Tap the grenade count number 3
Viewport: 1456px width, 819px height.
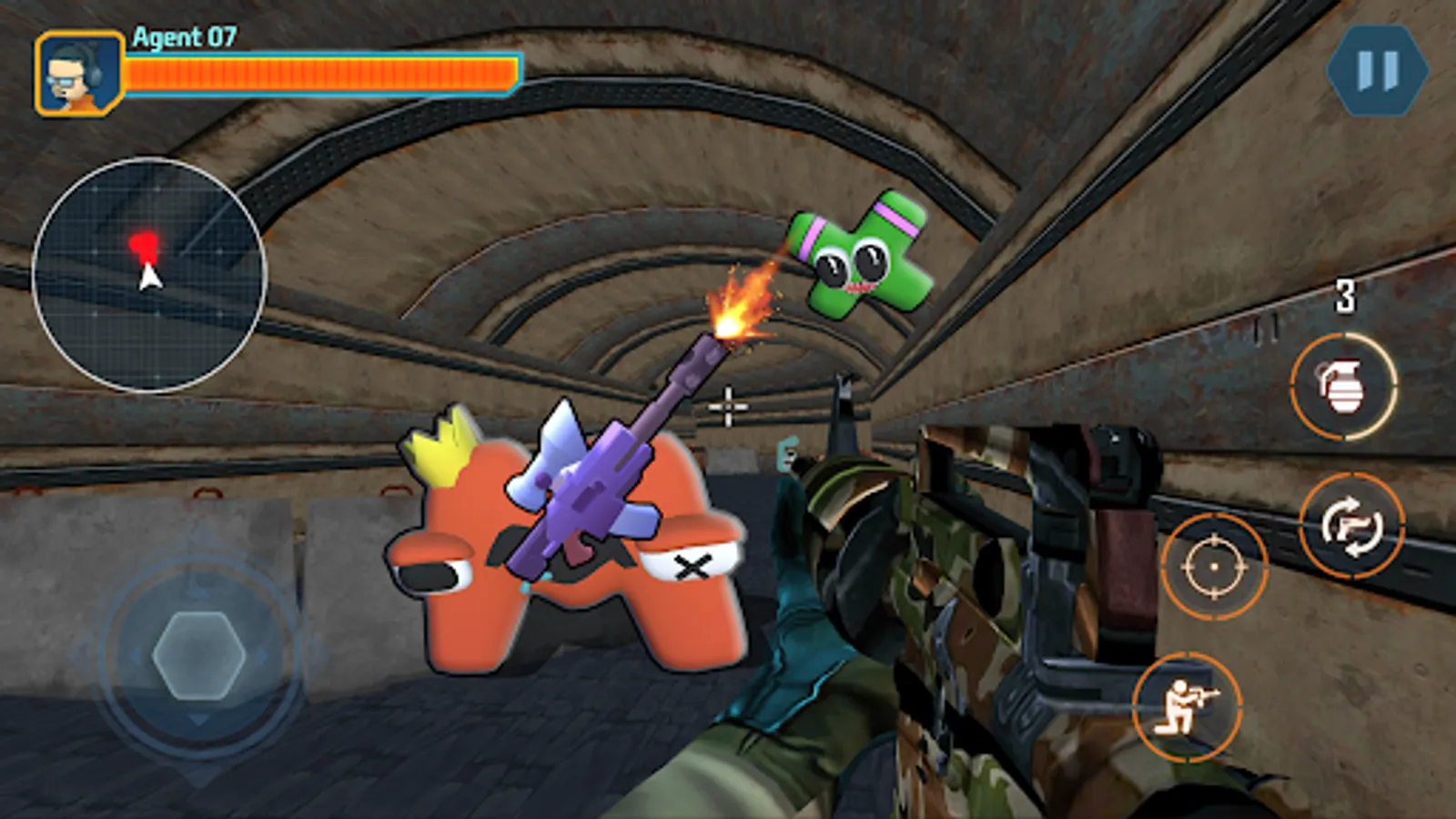coord(1344,296)
